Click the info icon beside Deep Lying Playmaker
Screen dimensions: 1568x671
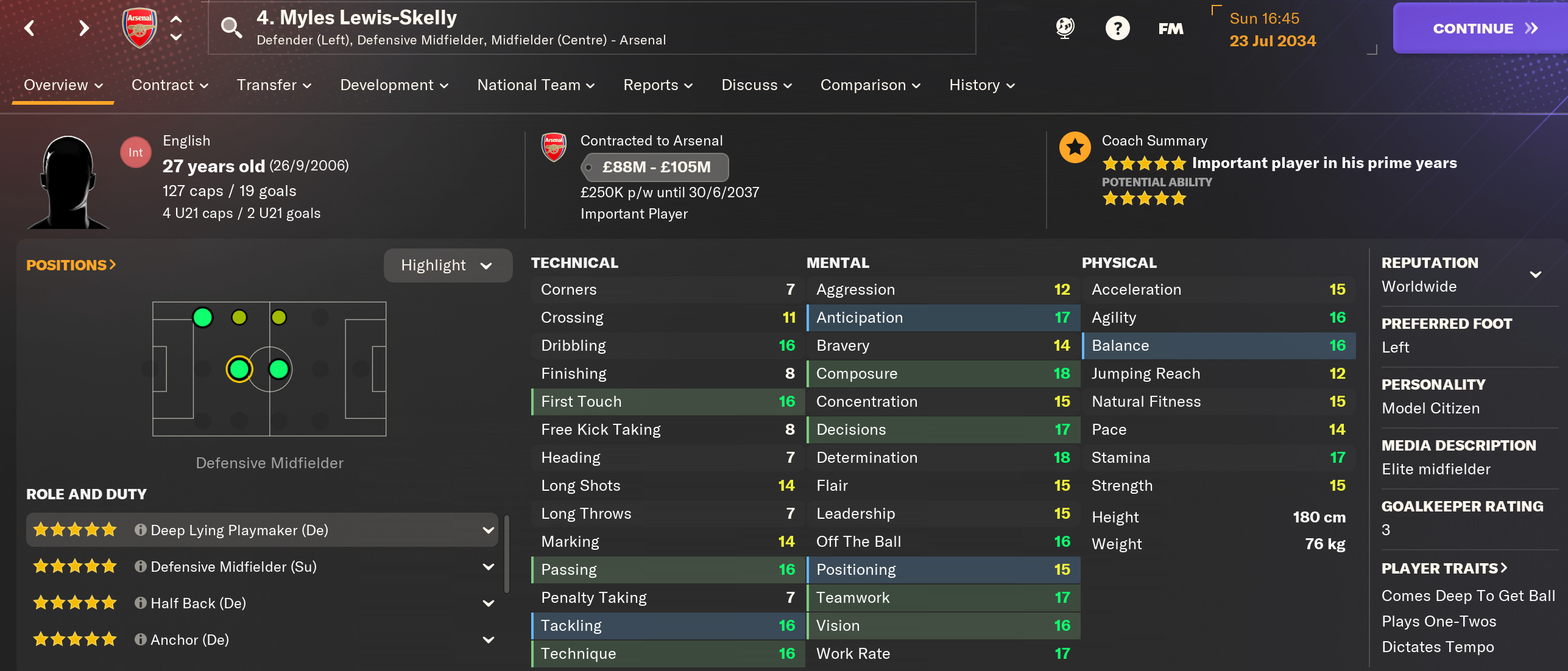pos(139,530)
